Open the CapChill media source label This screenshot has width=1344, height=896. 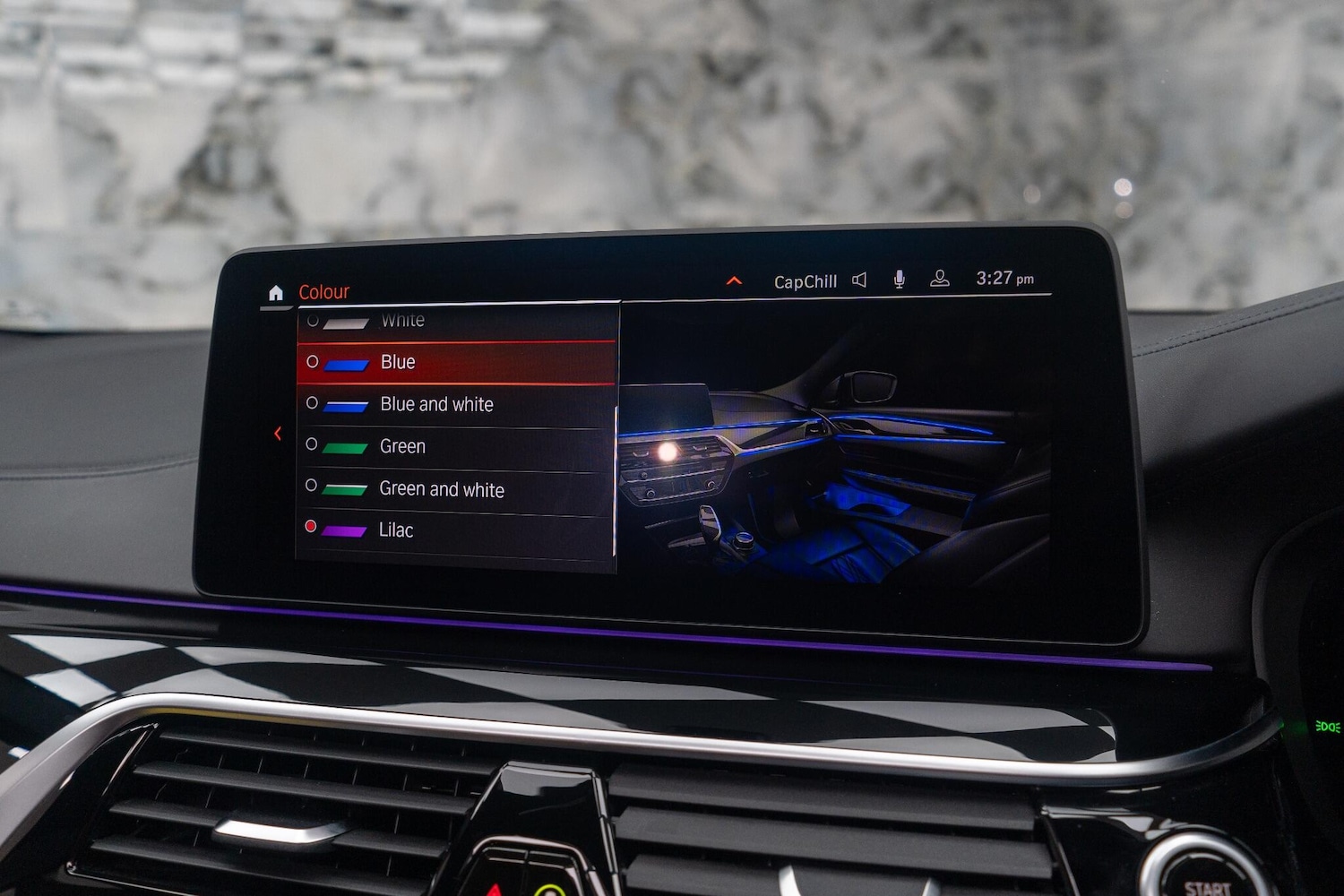[x=805, y=282]
